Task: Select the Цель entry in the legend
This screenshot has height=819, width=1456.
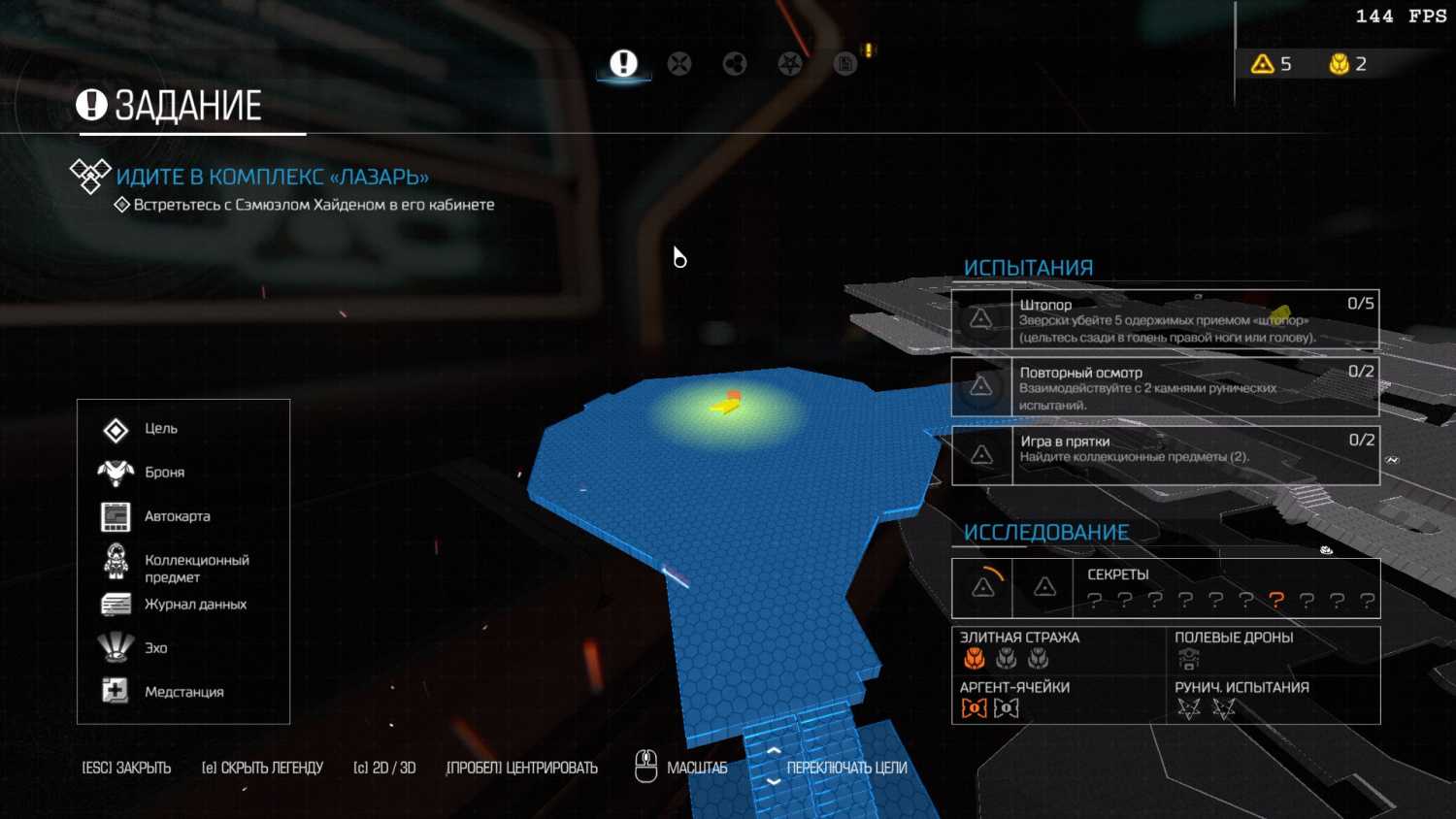Action: 160,429
